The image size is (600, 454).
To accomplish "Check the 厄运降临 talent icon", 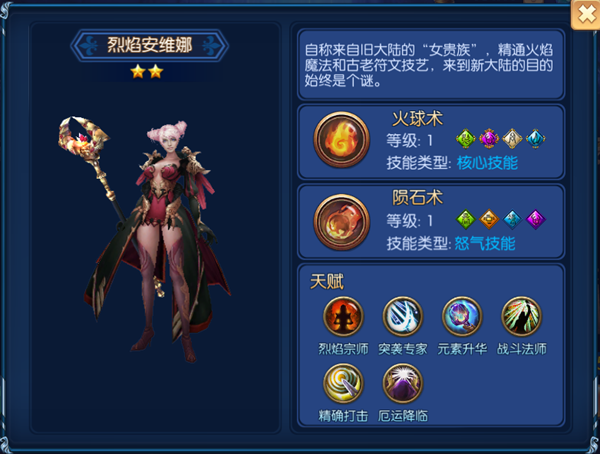I will point(402,382).
